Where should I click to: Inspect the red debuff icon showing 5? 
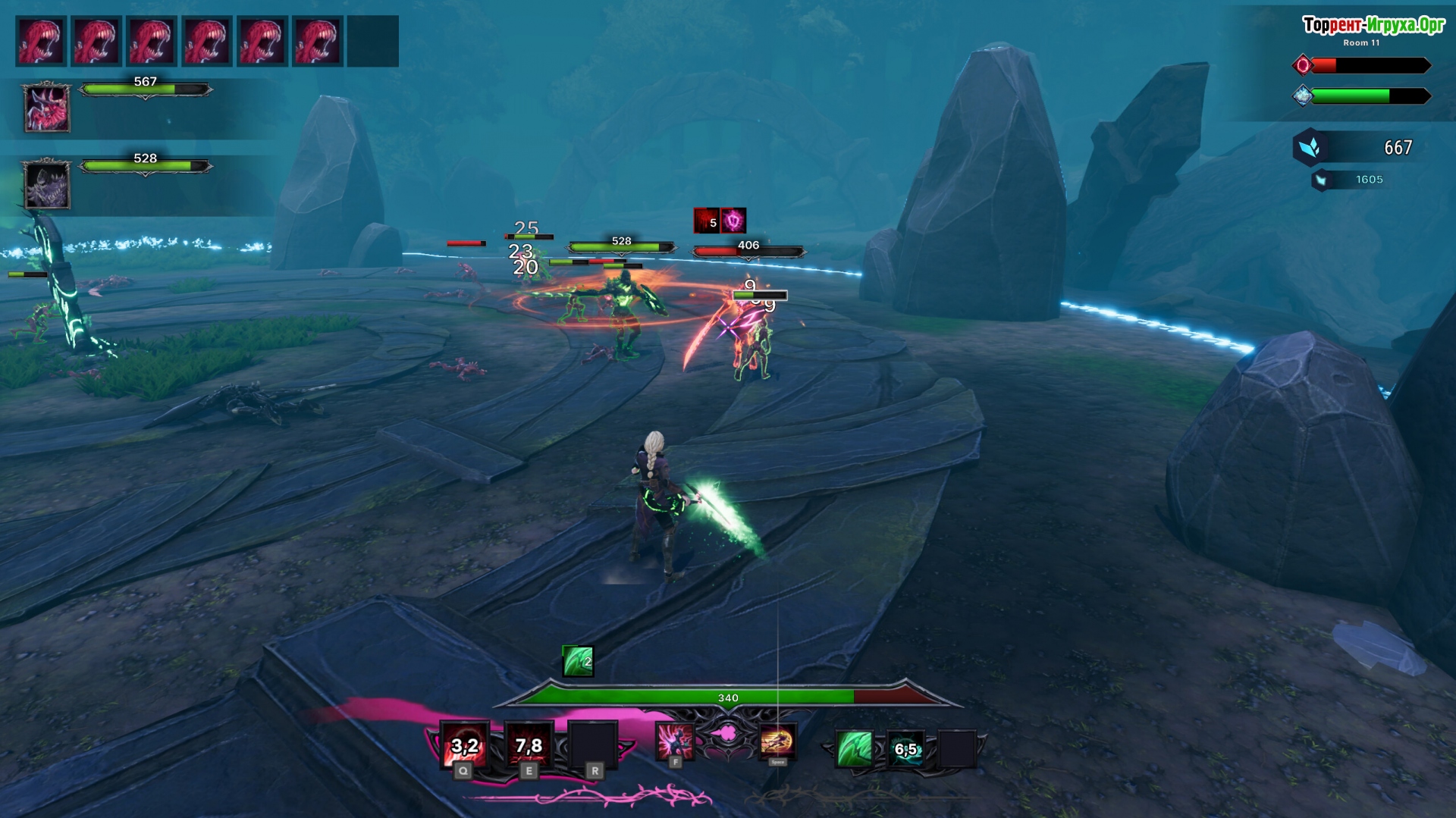click(706, 221)
